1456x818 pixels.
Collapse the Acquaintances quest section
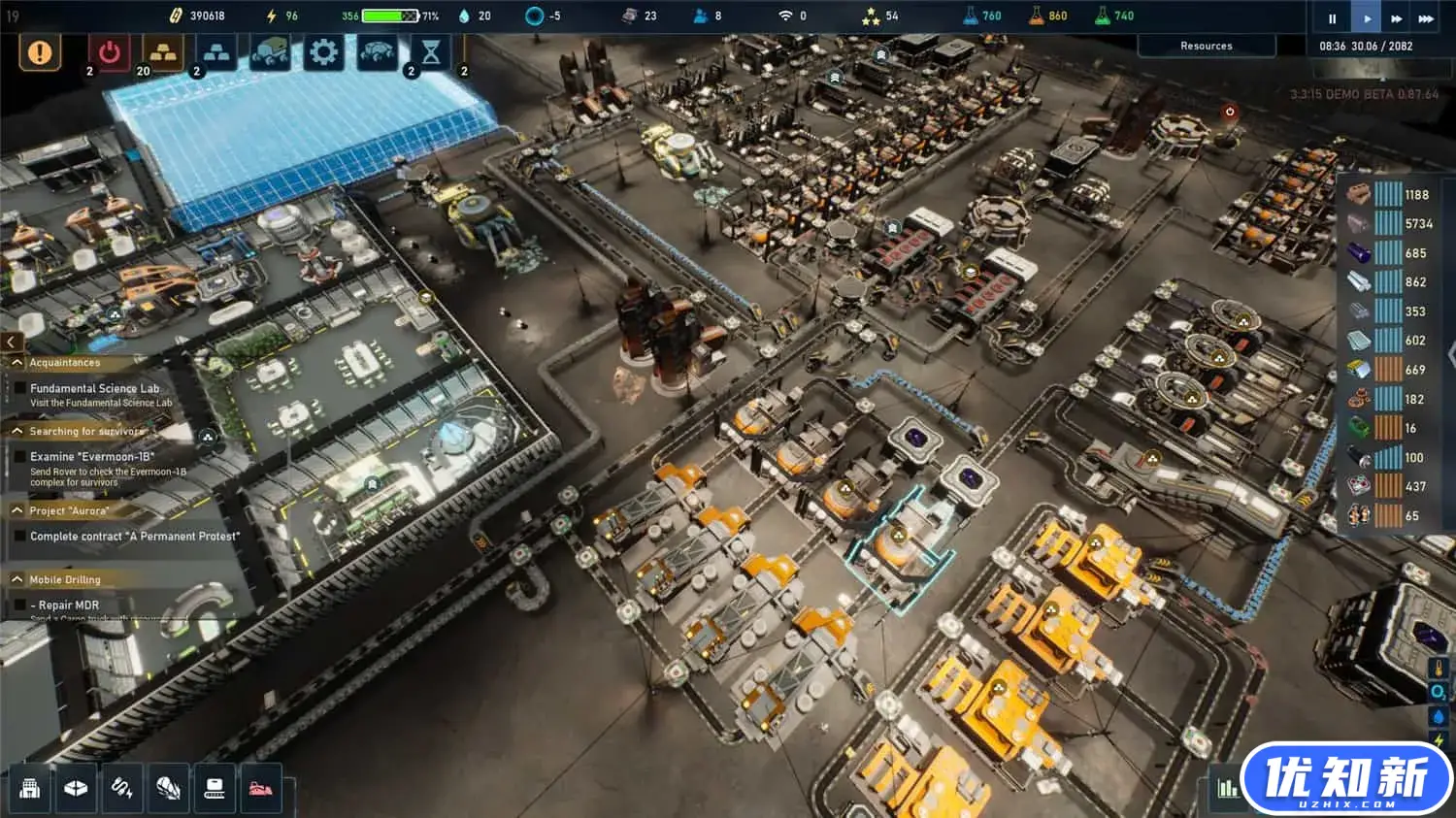(x=17, y=363)
